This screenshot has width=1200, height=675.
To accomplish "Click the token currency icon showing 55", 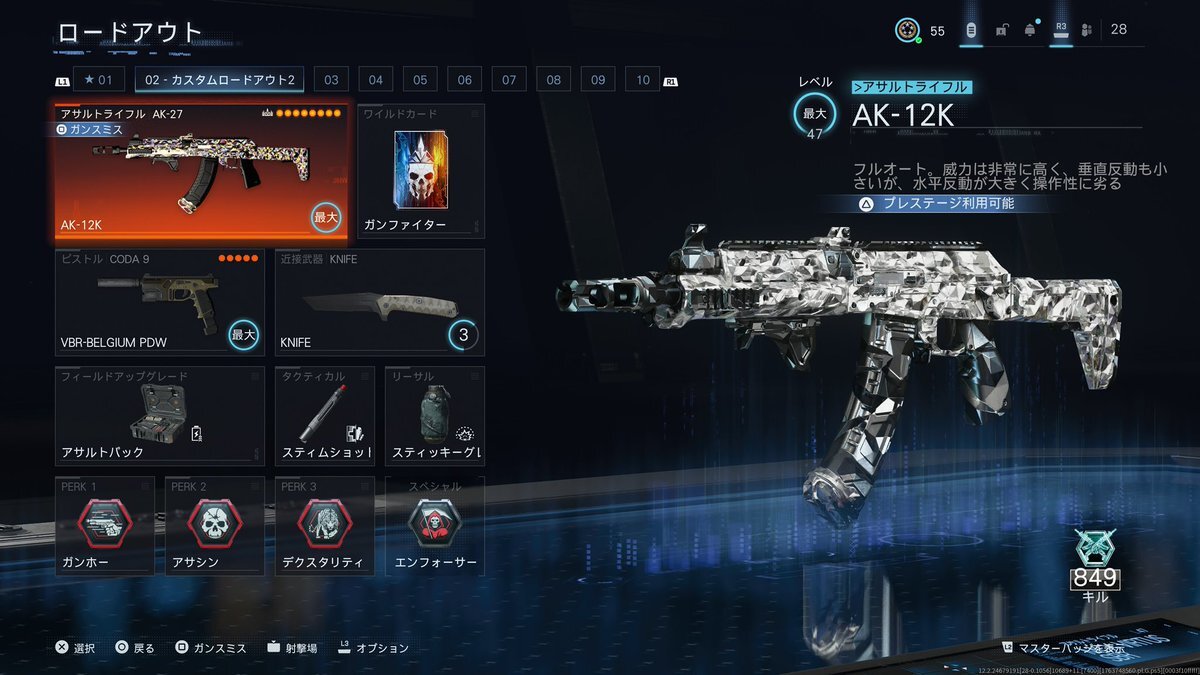I will (x=906, y=30).
